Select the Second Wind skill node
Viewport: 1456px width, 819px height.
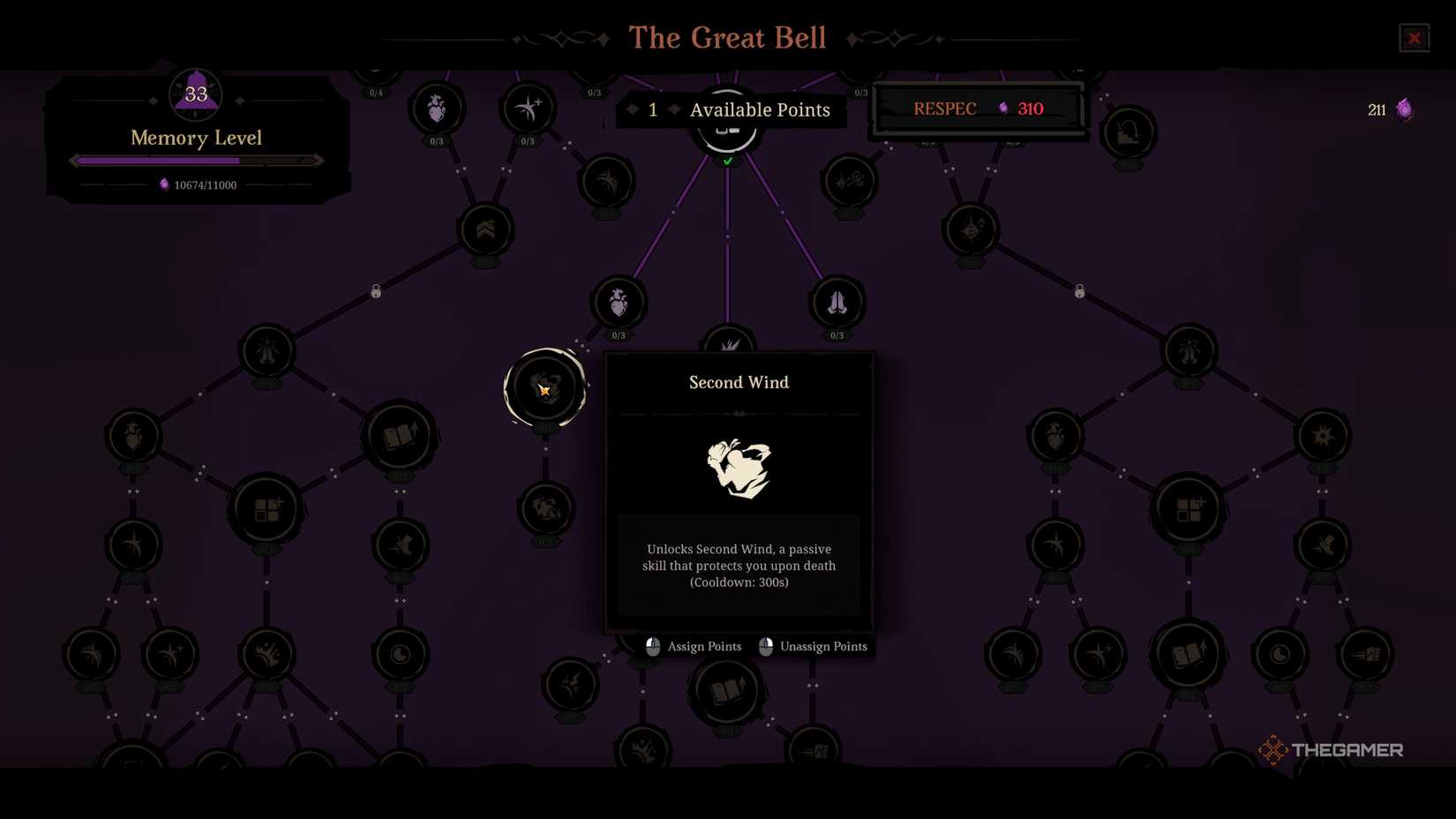click(544, 388)
